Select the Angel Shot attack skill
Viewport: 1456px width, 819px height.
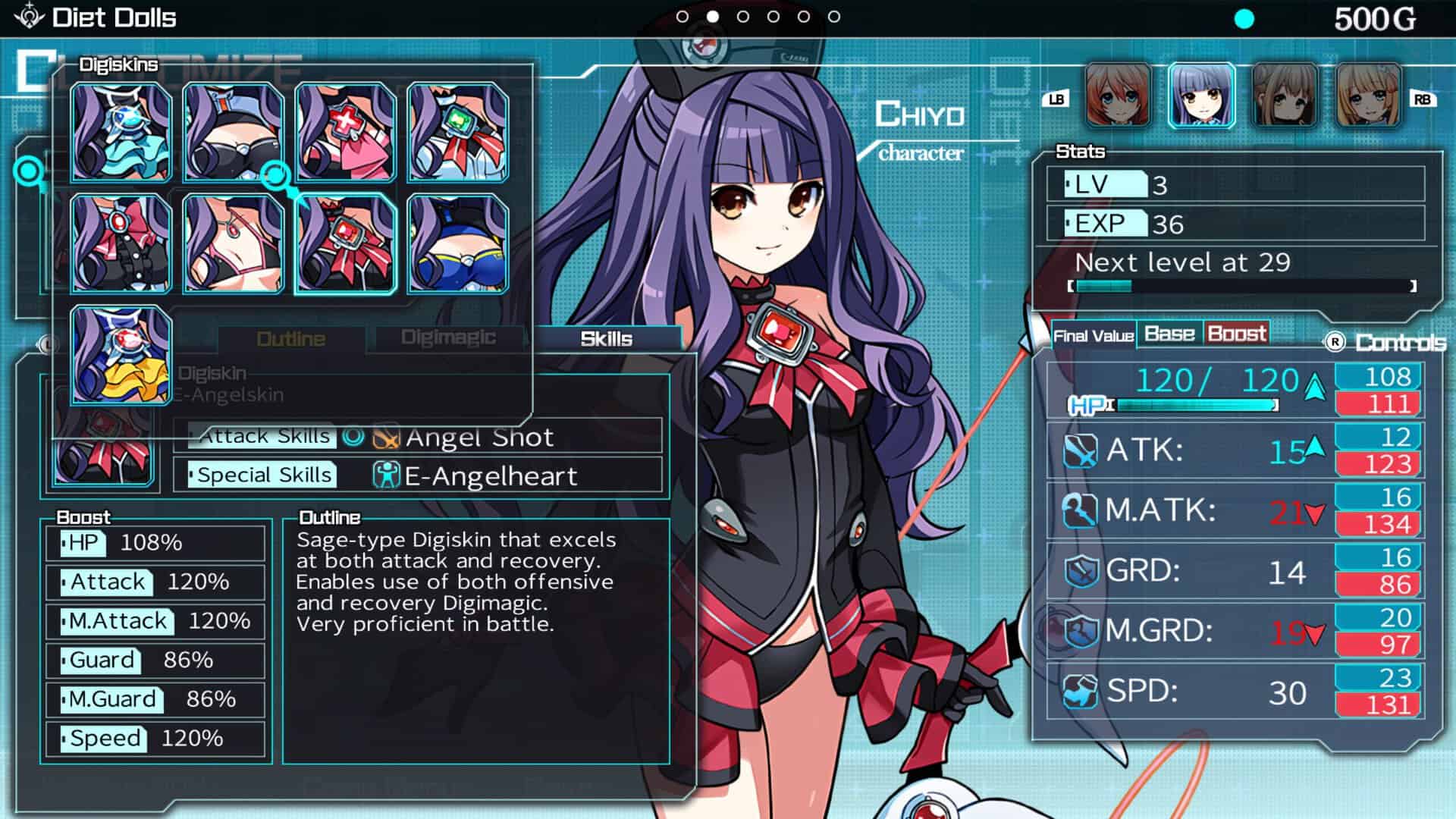[x=479, y=437]
